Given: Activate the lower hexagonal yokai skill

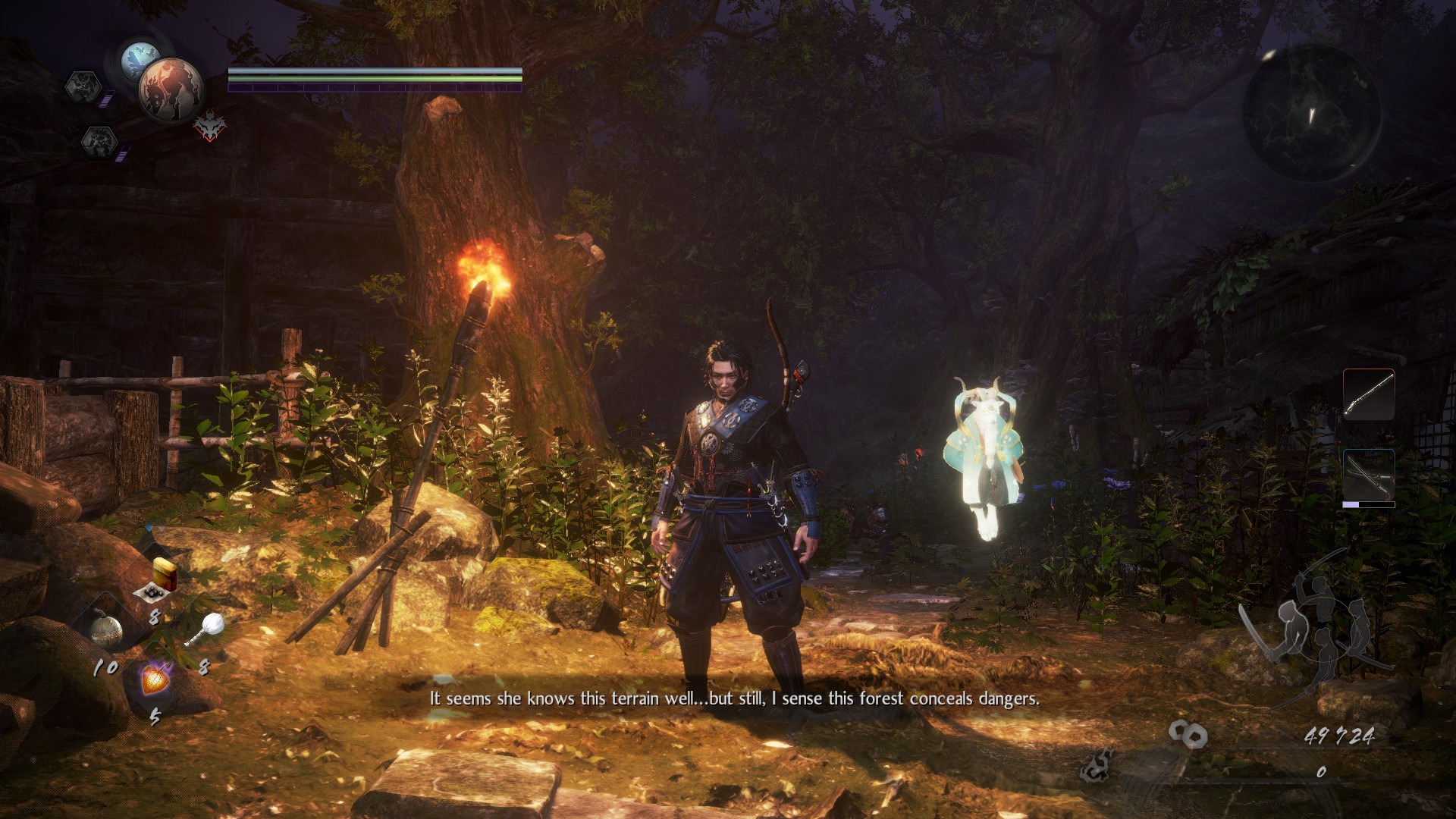Looking at the screenshot, I should click(99, 142).
